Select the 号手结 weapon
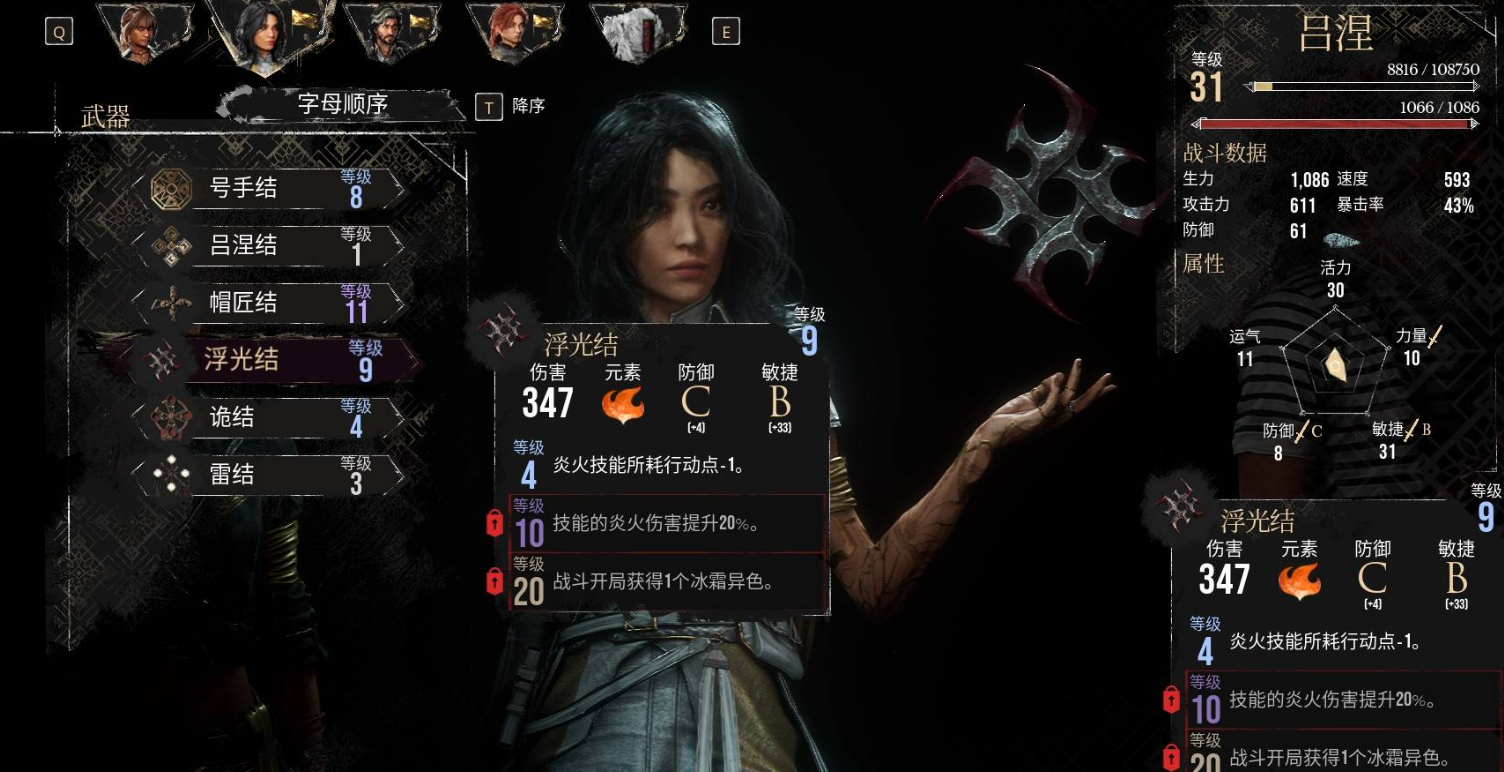This screenshot has height=772, width=1504. tap(270, 188)
